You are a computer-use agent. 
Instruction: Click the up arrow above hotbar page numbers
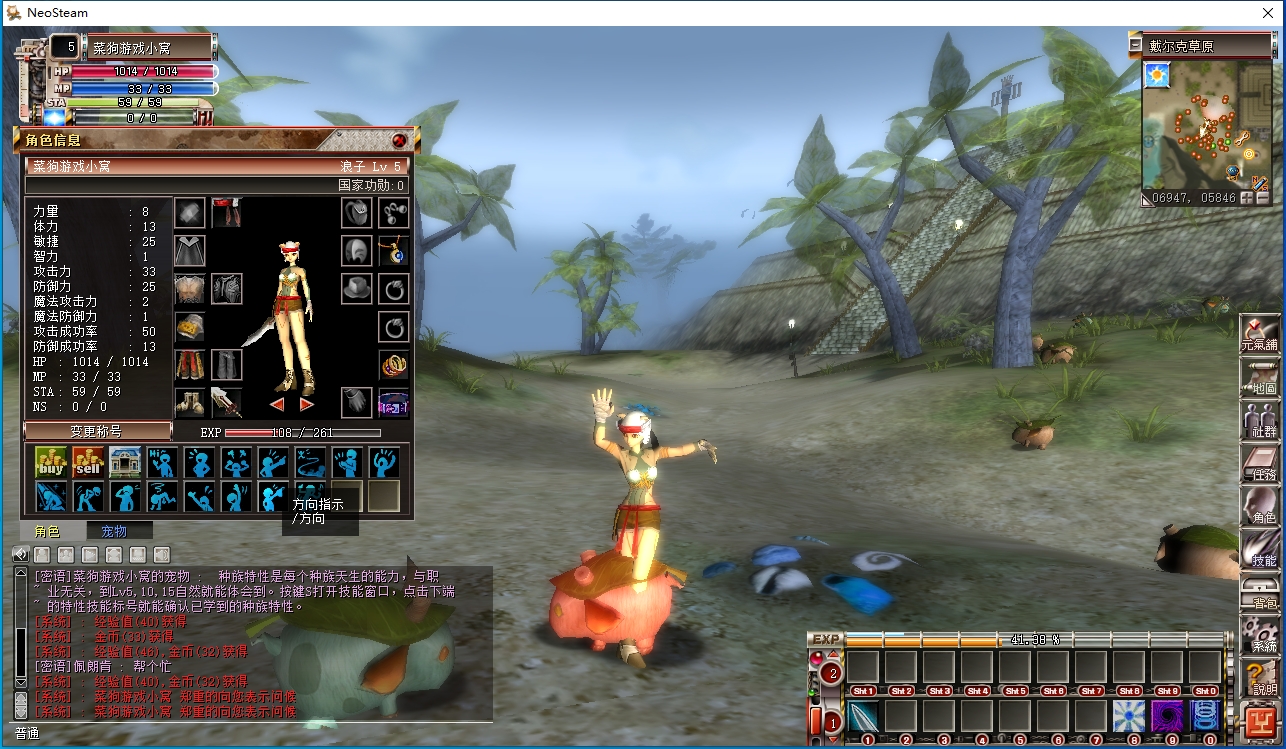(x=833, y=652)
